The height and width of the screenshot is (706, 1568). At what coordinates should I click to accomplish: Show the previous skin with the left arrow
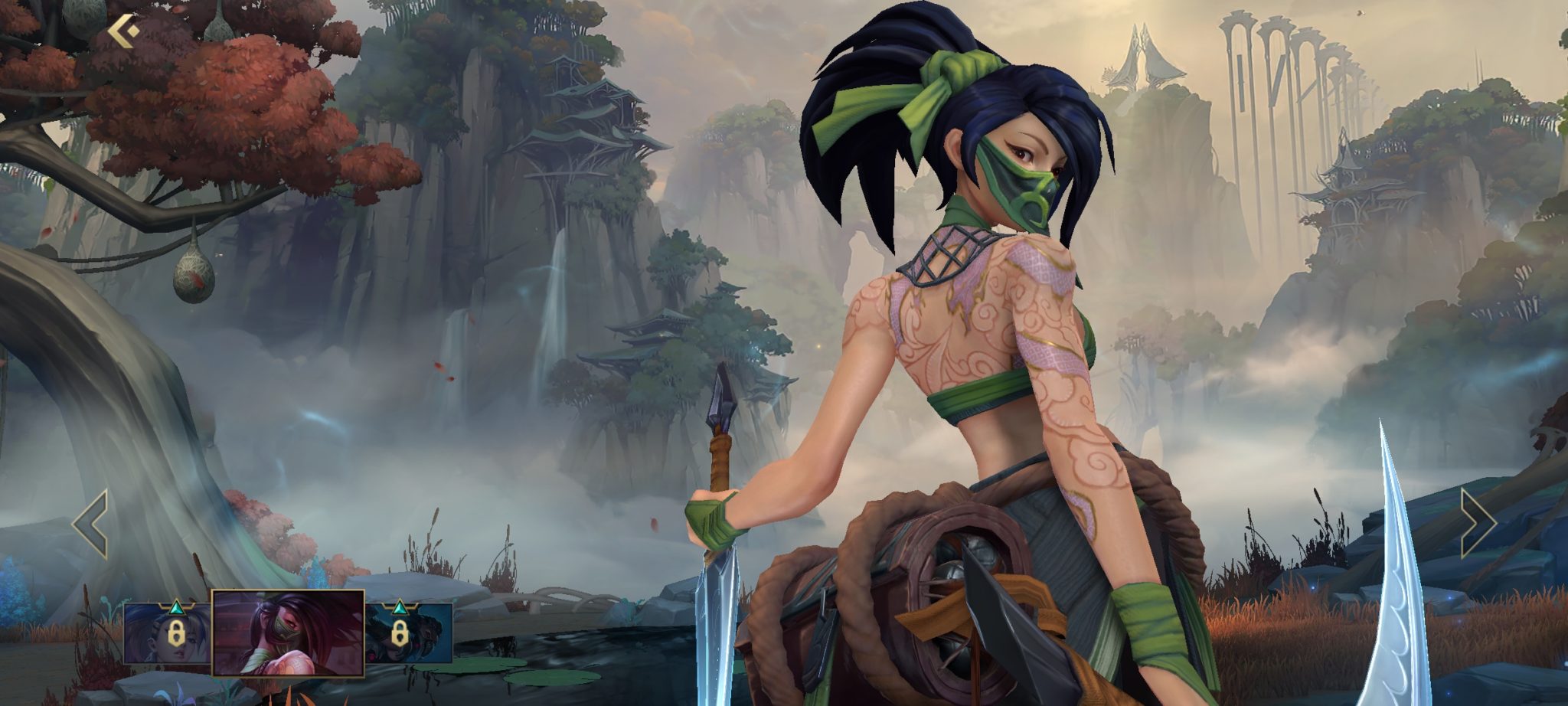pyautogui.click(x=91, y=524)
